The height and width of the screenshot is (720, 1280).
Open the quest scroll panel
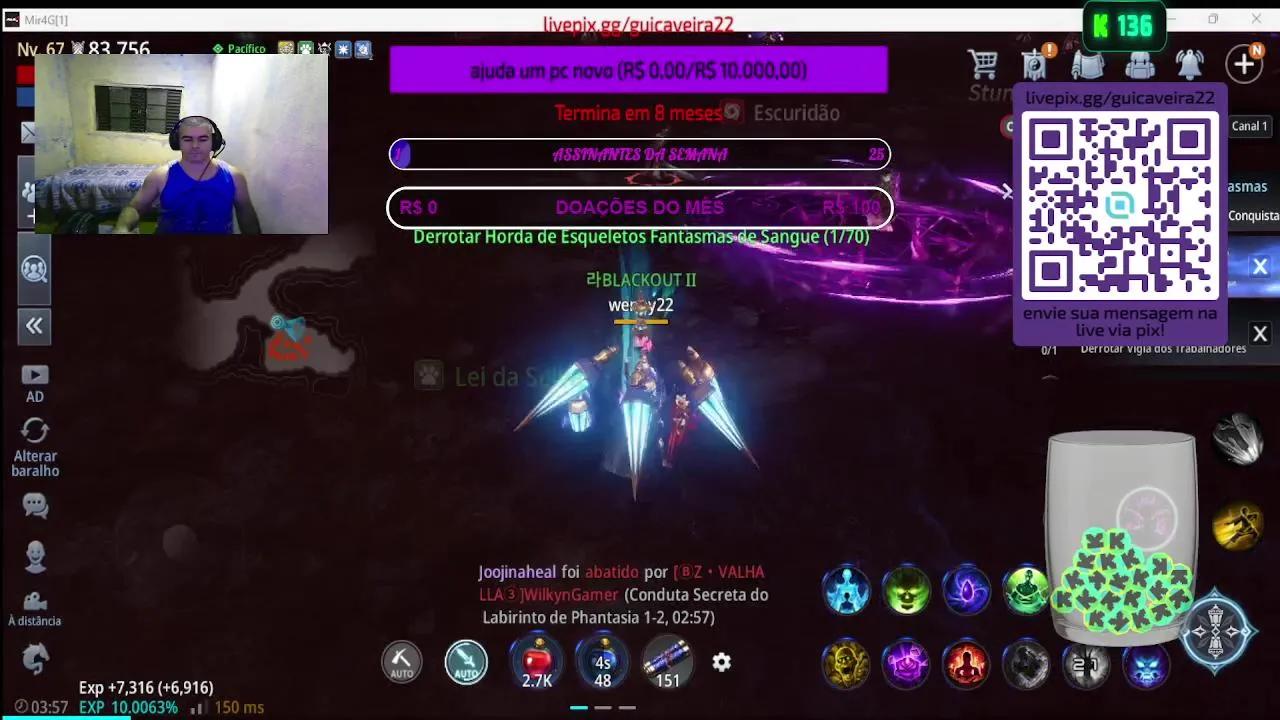pyautogui.click(x=1088, y=64)
